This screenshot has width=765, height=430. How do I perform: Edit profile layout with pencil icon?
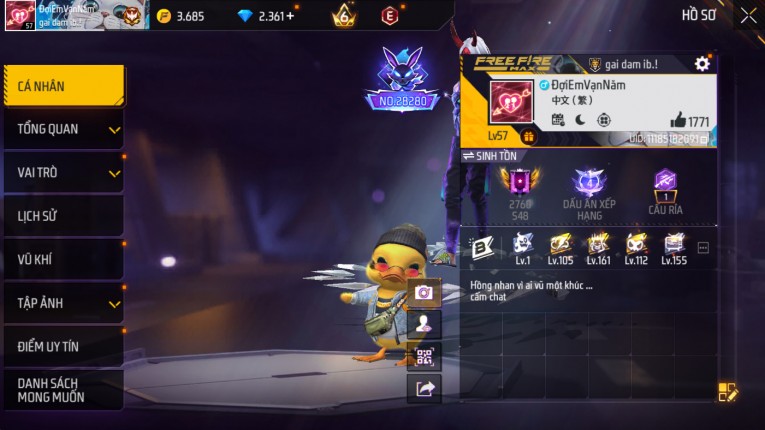point(728,392)
